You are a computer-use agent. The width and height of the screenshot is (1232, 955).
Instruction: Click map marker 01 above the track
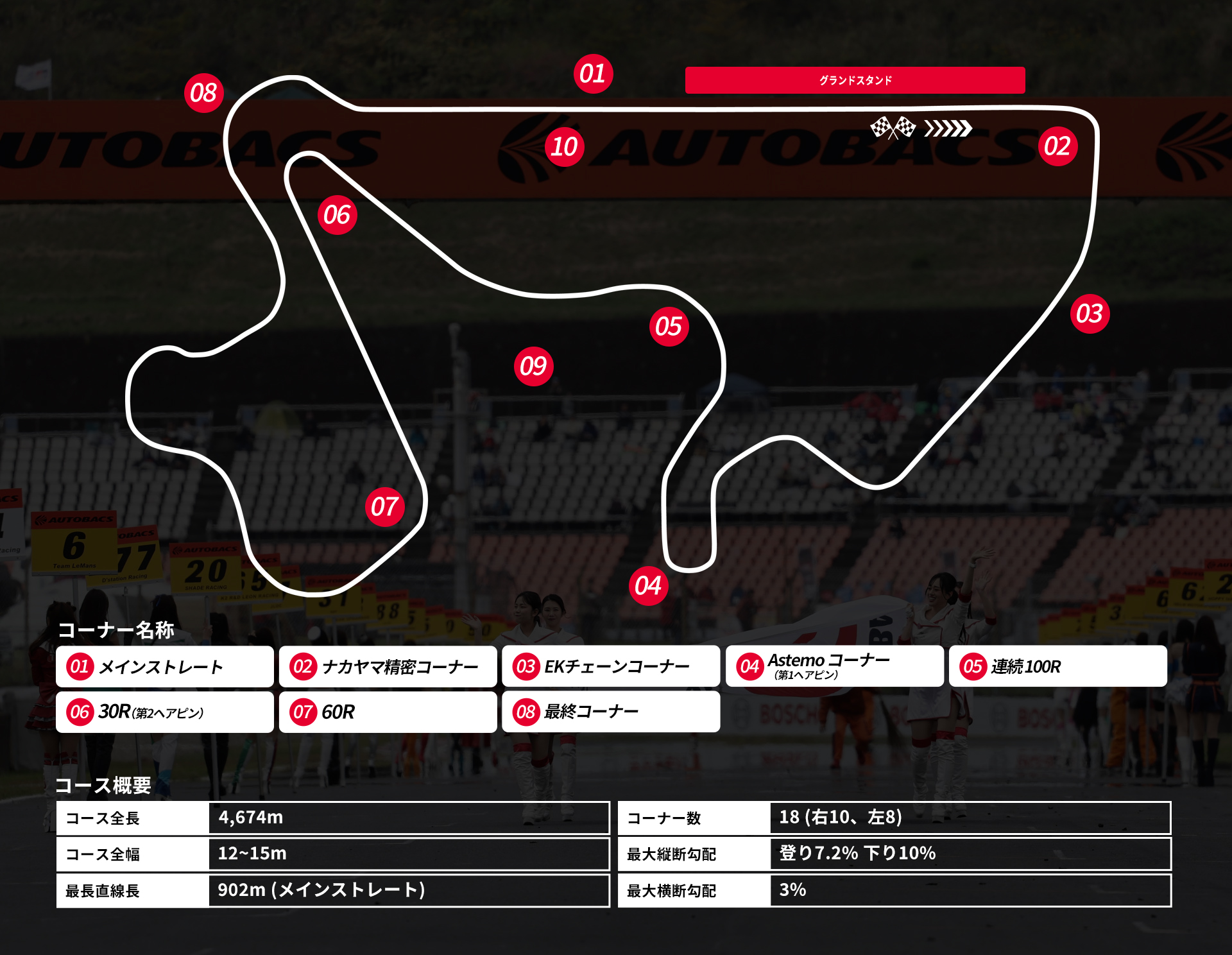pos(593,74)
